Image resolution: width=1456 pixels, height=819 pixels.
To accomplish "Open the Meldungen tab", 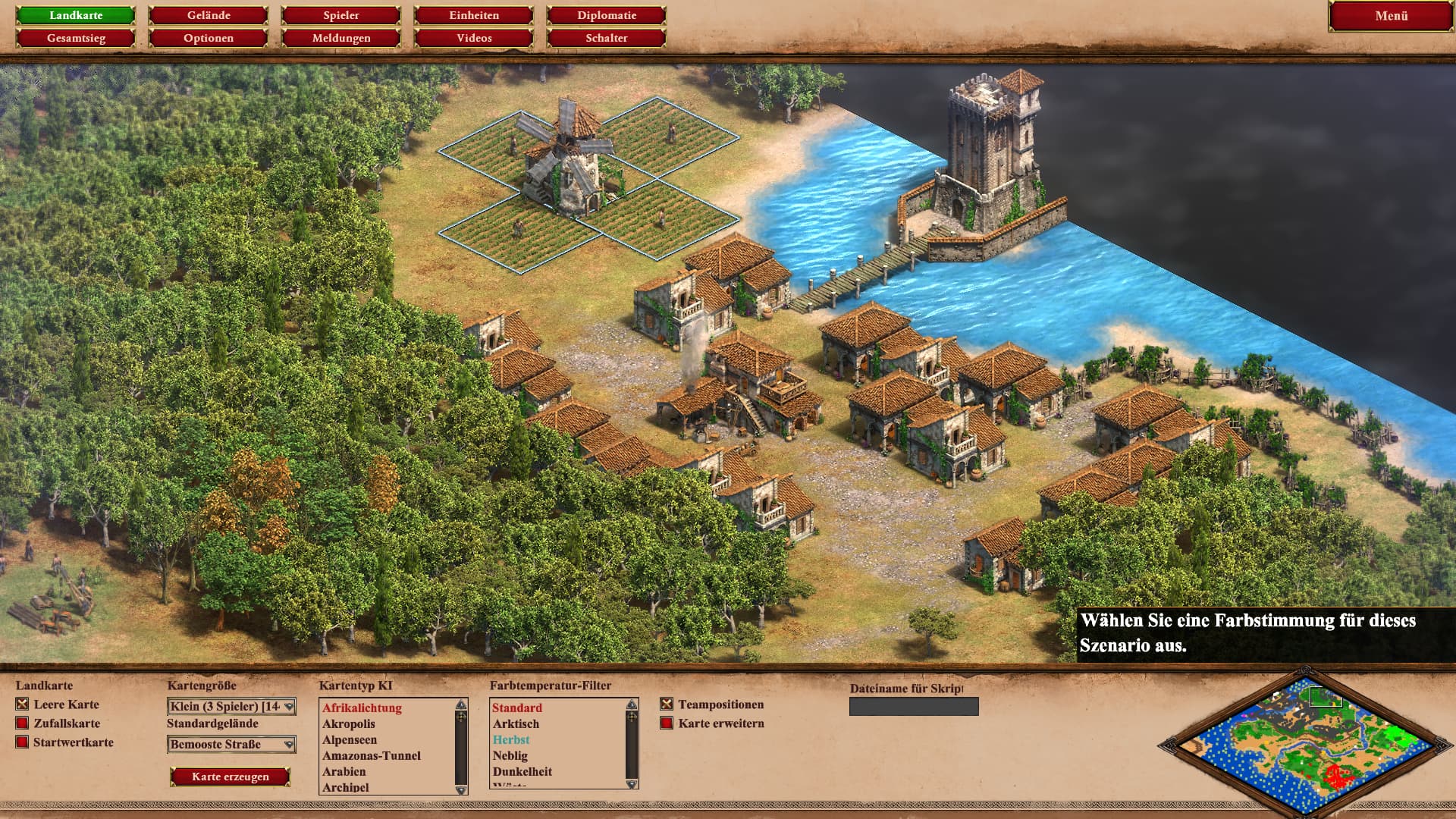I will (x=341, y=38).
